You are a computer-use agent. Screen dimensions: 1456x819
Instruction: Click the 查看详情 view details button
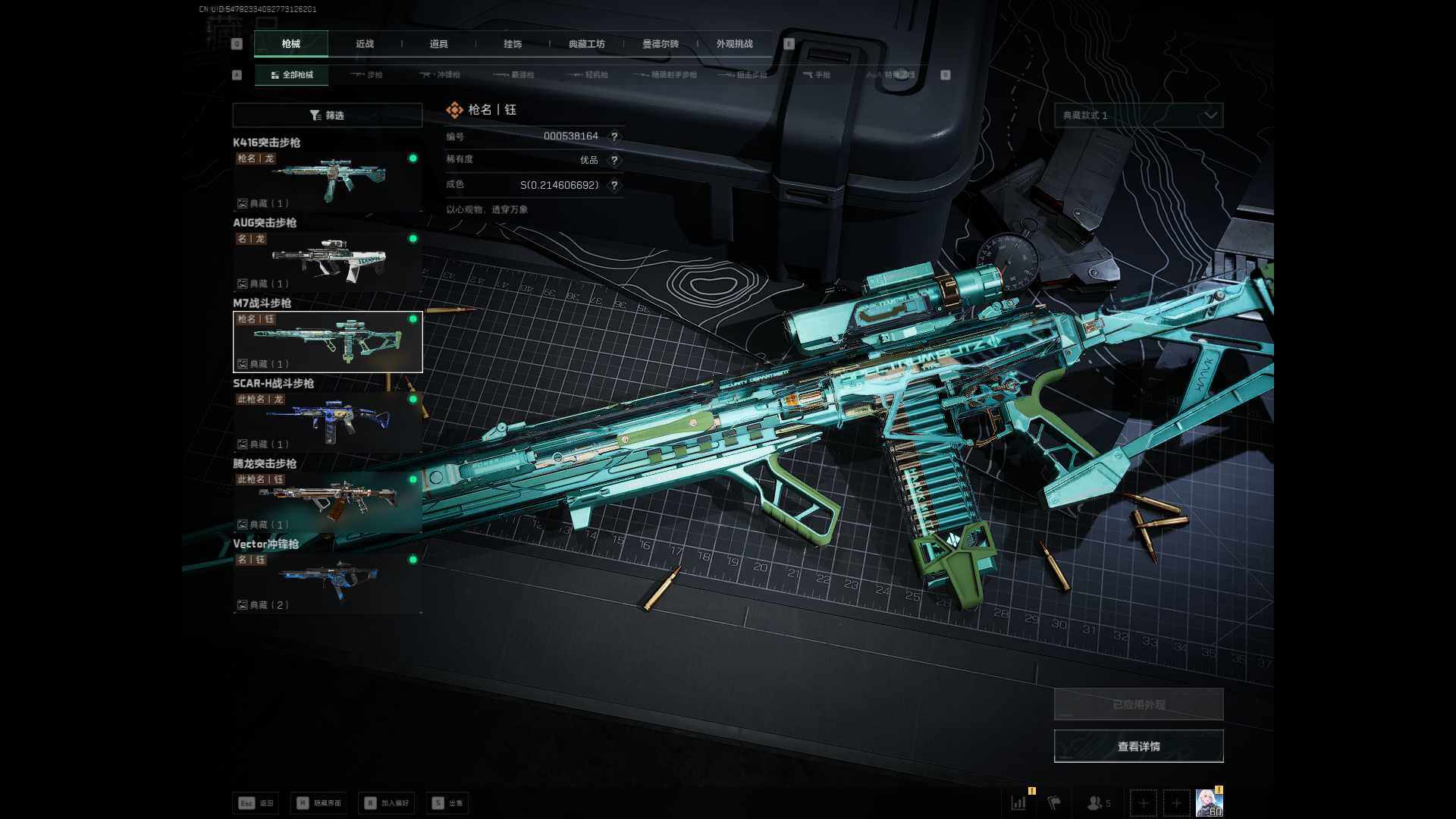pos(1138,746)
